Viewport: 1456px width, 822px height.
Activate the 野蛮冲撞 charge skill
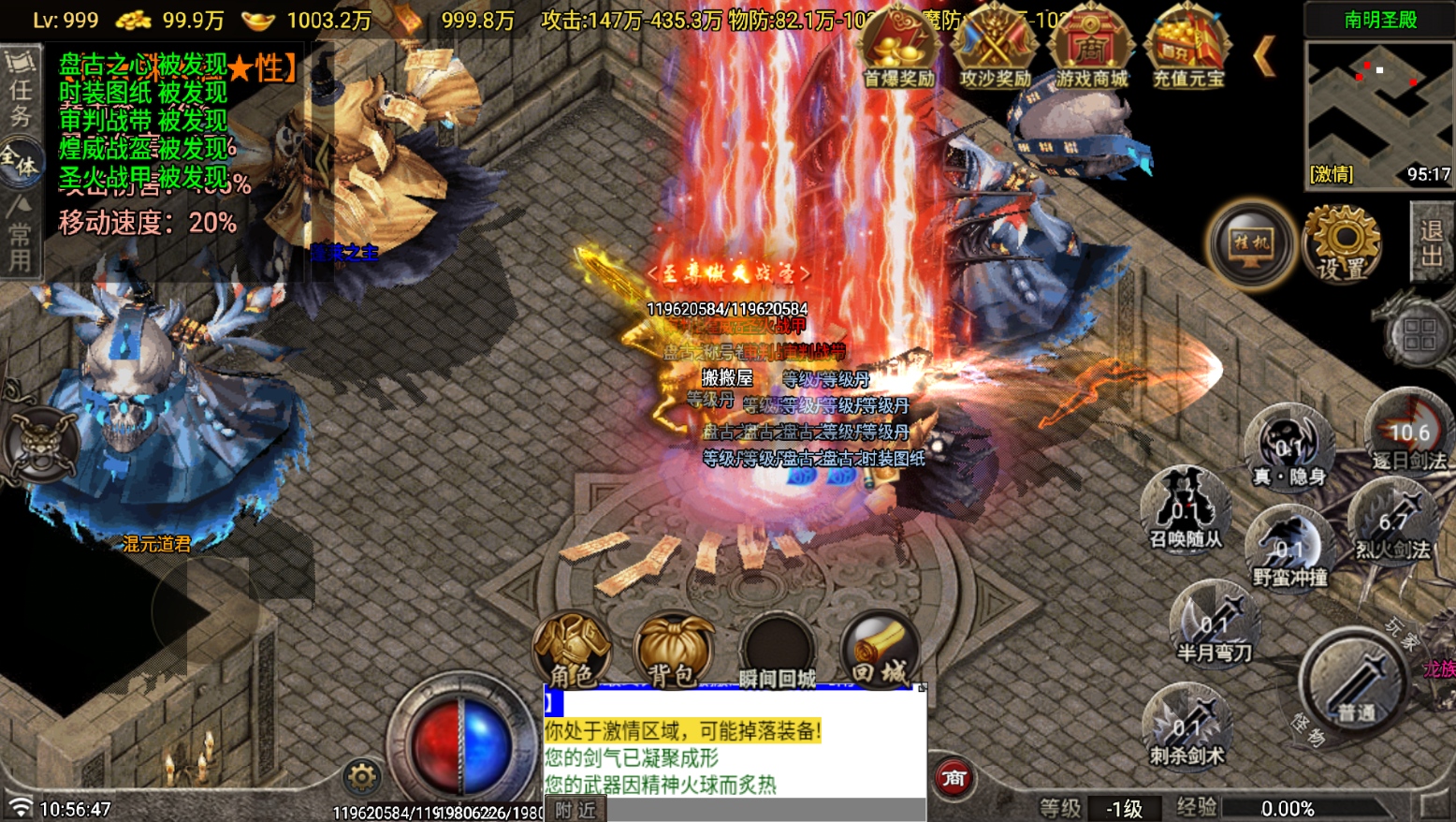pos(1289,546)
